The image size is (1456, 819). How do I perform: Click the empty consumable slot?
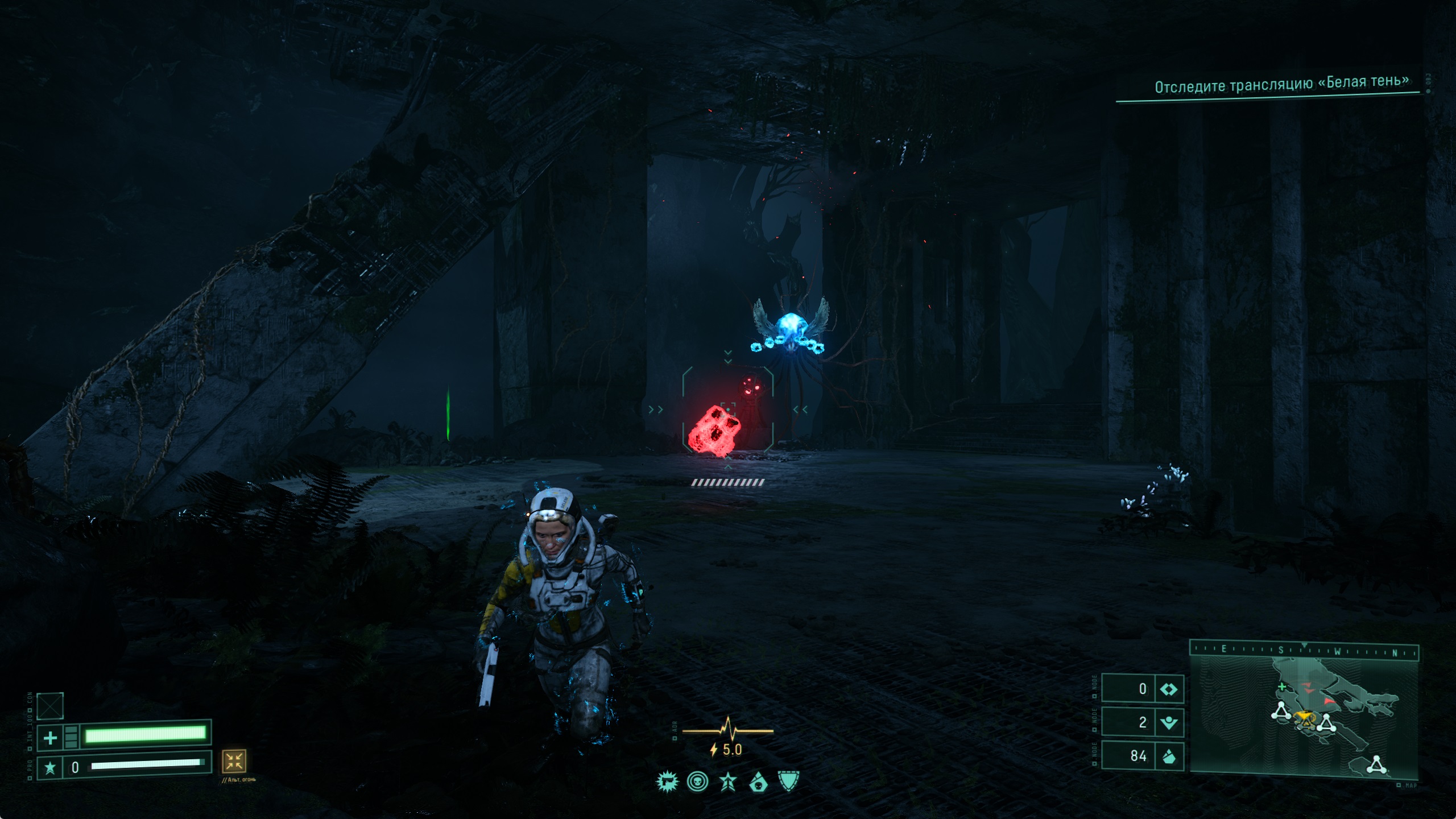(50, 706)
